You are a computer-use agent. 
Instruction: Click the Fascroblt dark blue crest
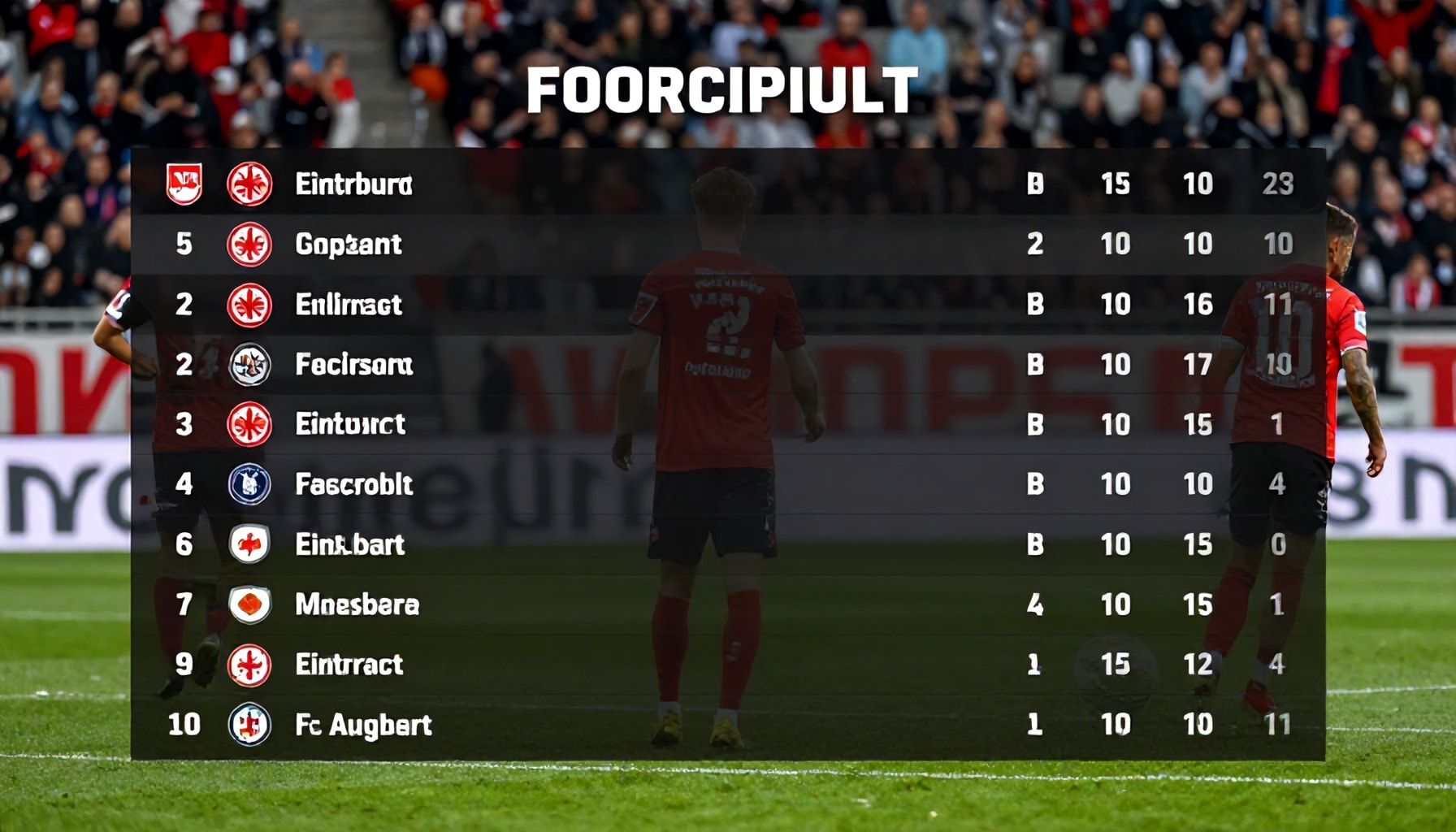pyautogui.click(x=249, y=484)
